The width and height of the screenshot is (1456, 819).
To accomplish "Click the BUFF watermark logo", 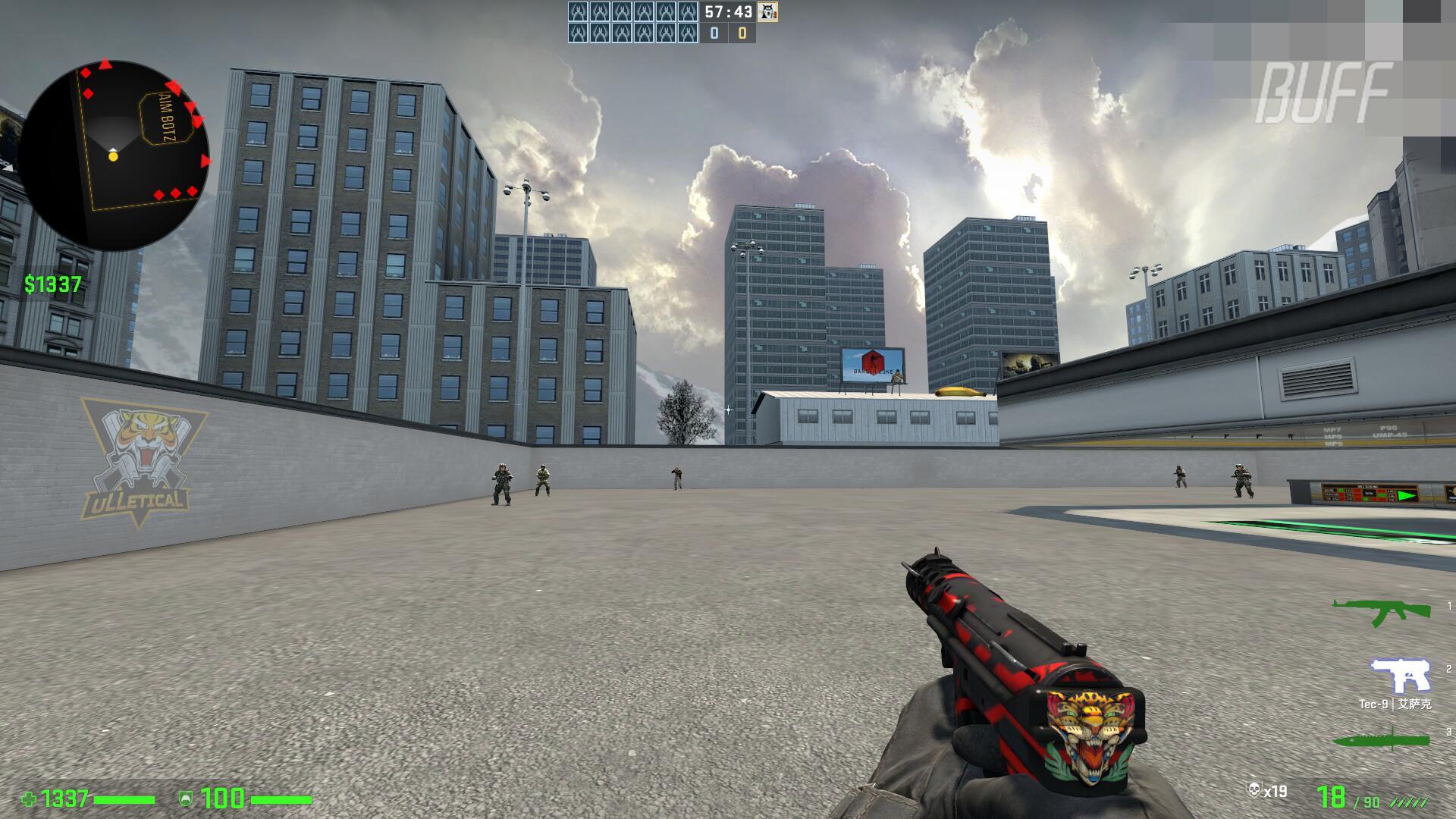I will click(1329, 93).
